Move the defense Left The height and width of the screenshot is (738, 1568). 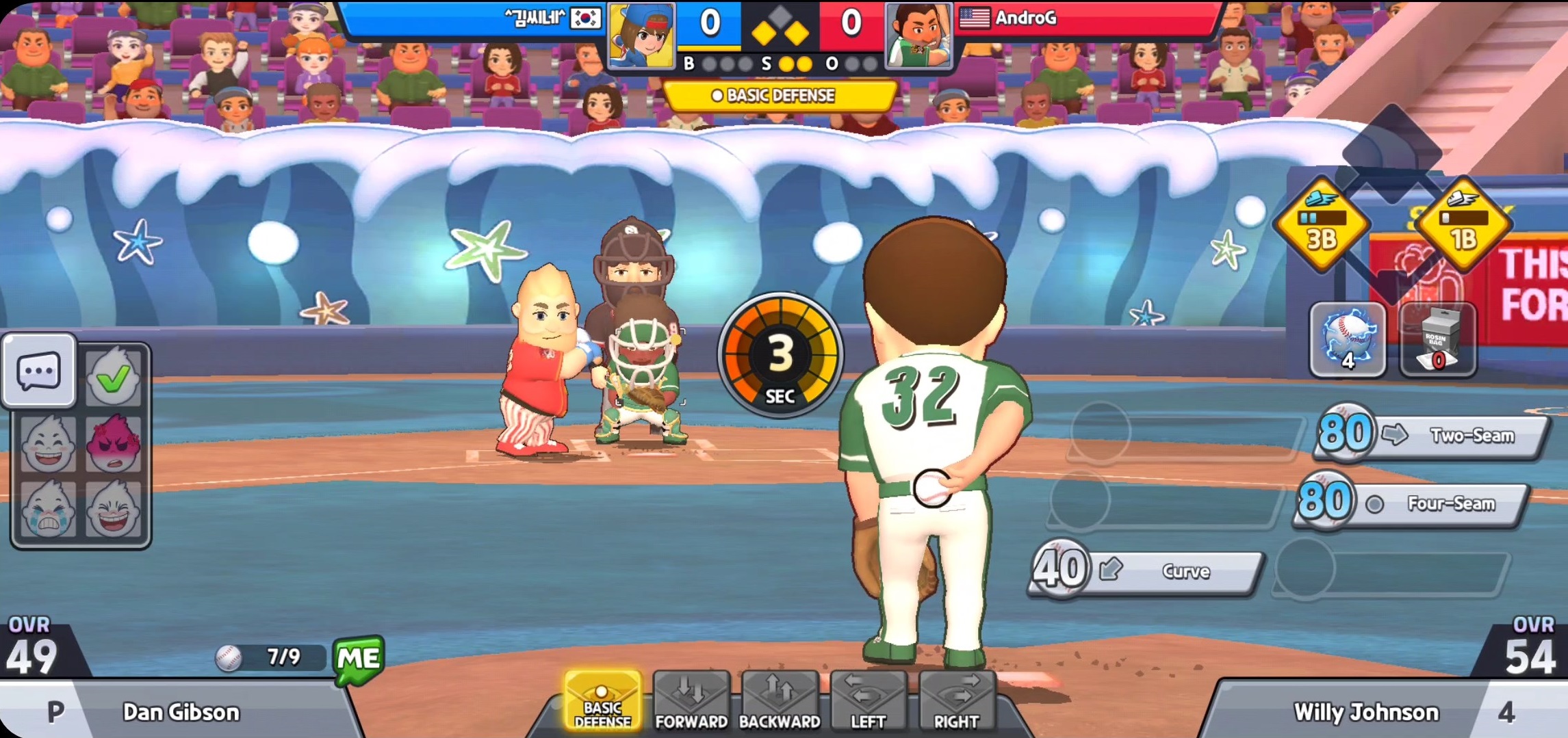pos(868,702)
